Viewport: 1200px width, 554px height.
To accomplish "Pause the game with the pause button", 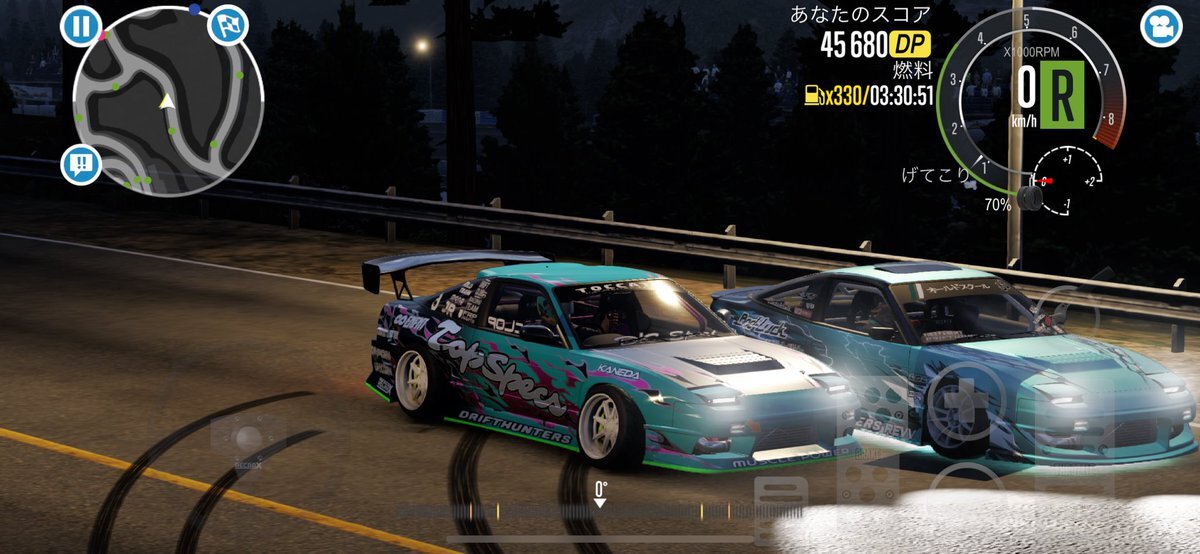I will click(80, 26).
